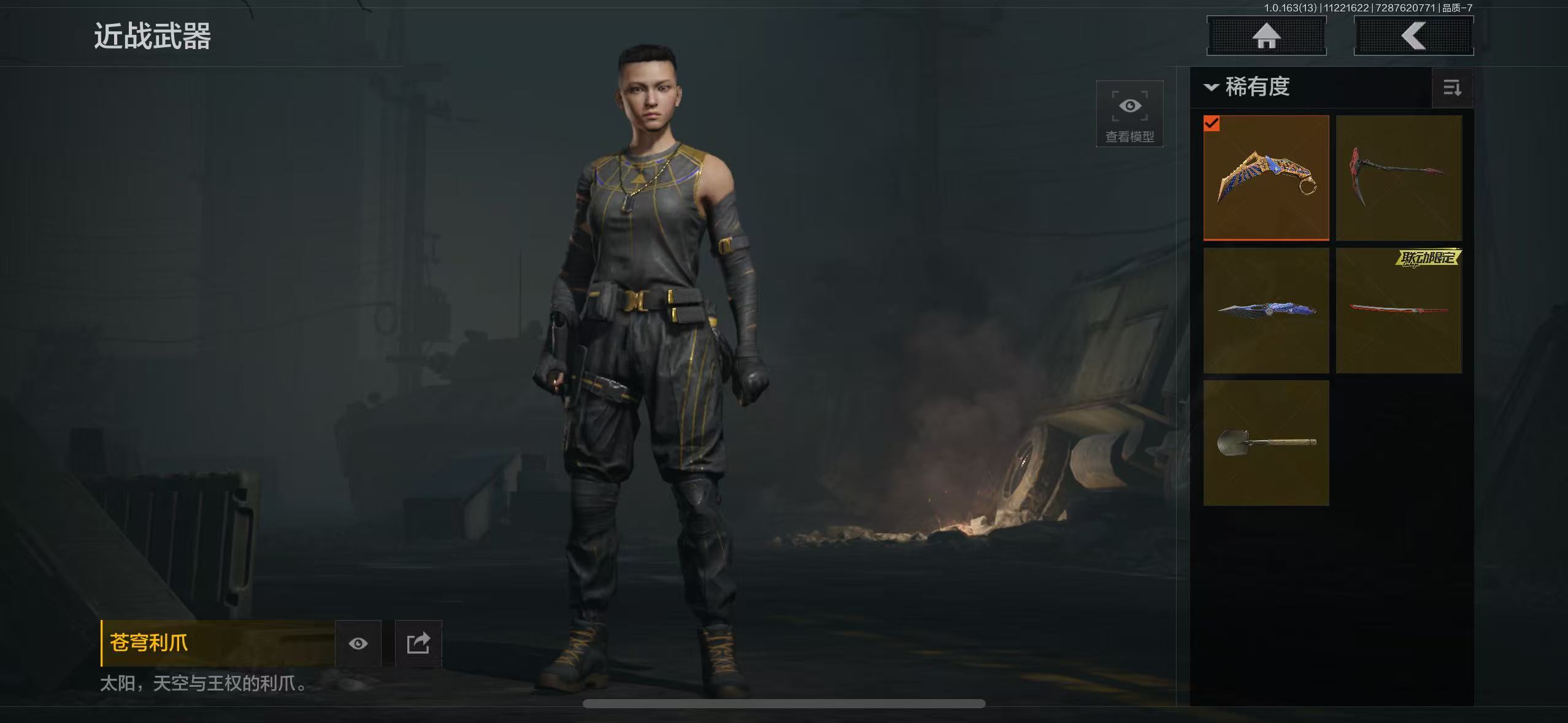
Task: Select the blue butterfly knife skin
Action: point(1266,310)
